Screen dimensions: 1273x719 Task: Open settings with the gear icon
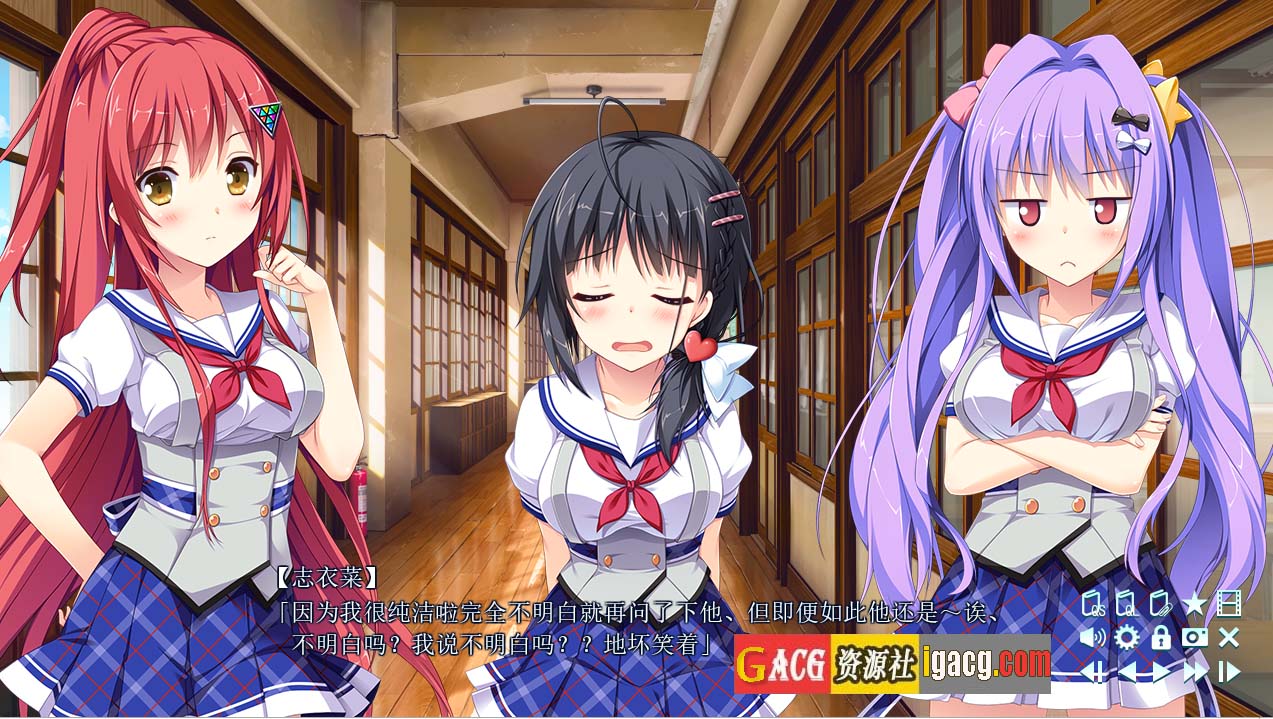(x=1127, y=637)
